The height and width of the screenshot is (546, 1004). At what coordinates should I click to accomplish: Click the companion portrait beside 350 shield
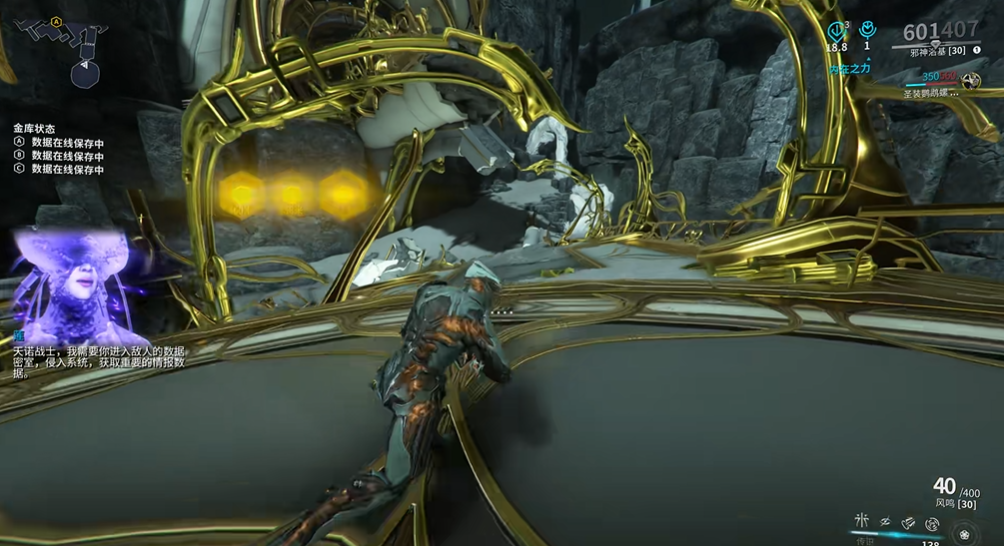click(970, 79)
